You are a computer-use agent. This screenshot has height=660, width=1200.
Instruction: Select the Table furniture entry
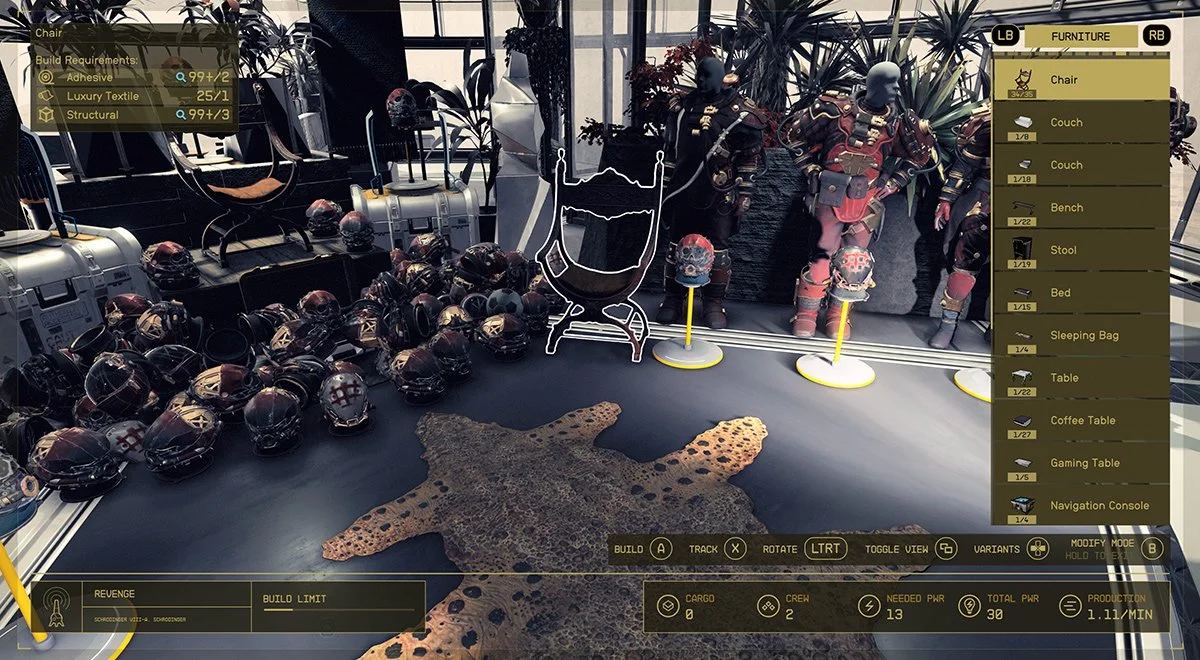coord(1080,378)
